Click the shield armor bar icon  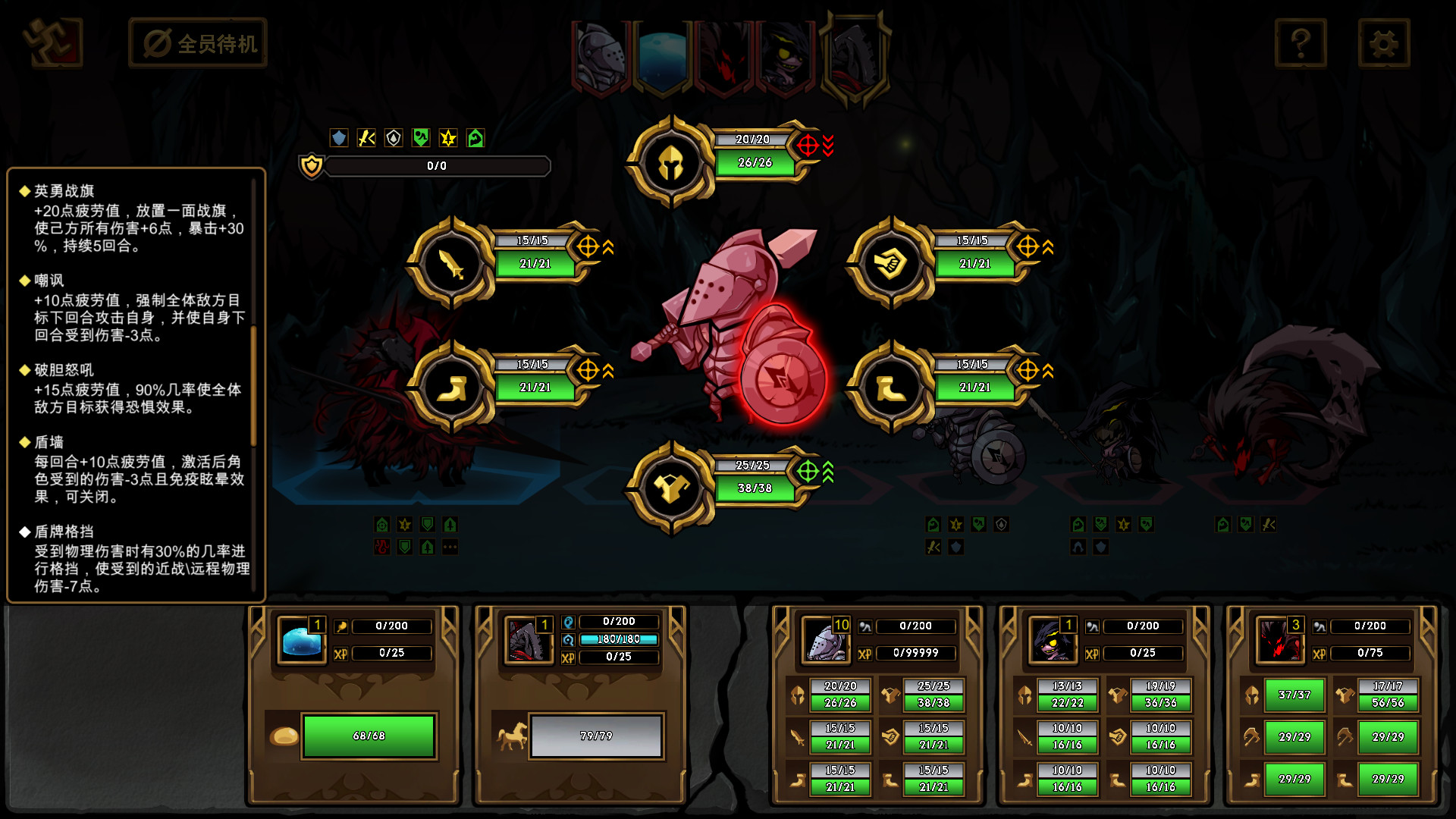coord(311,165)
